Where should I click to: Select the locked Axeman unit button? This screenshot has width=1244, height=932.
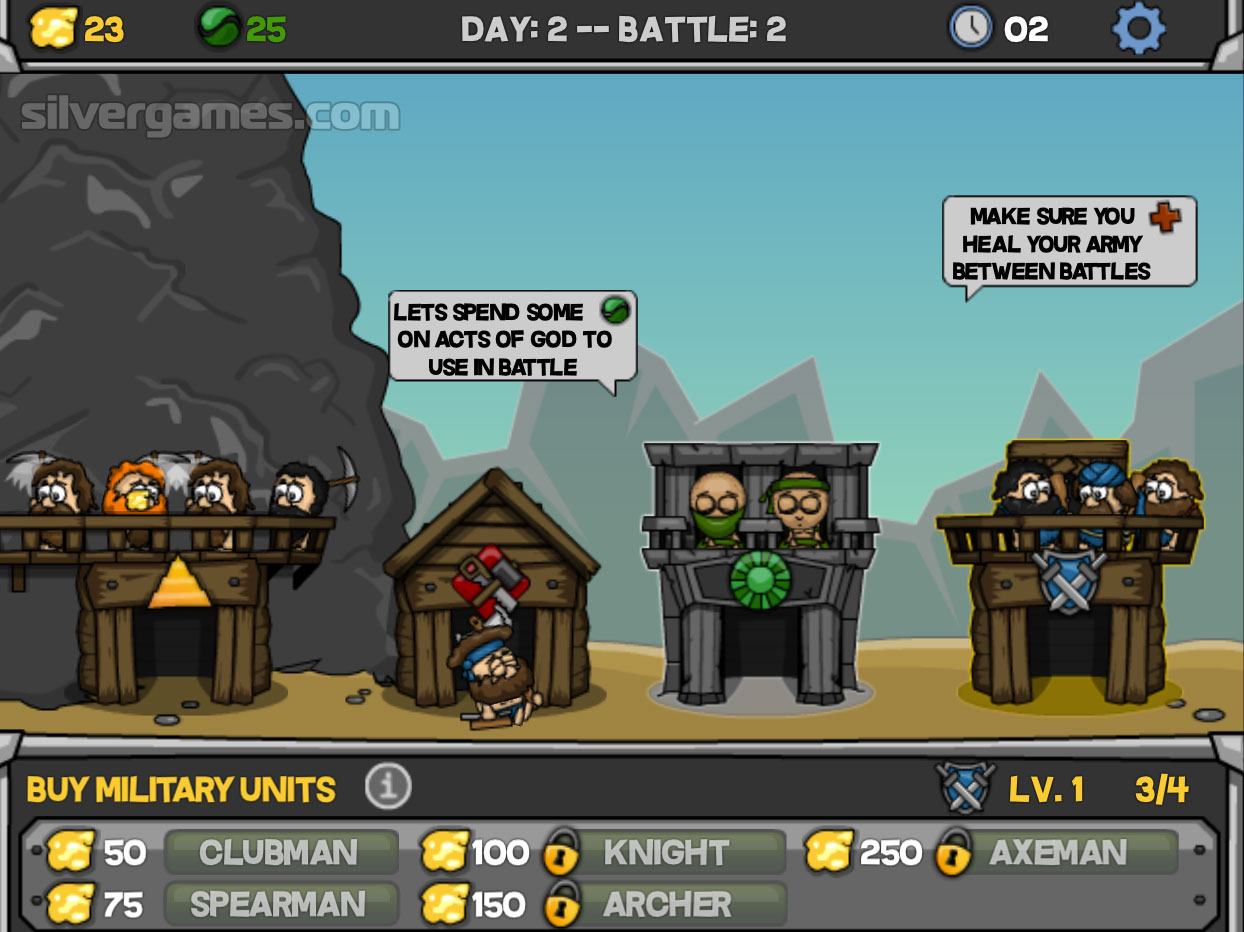[x=1057, y=853]
